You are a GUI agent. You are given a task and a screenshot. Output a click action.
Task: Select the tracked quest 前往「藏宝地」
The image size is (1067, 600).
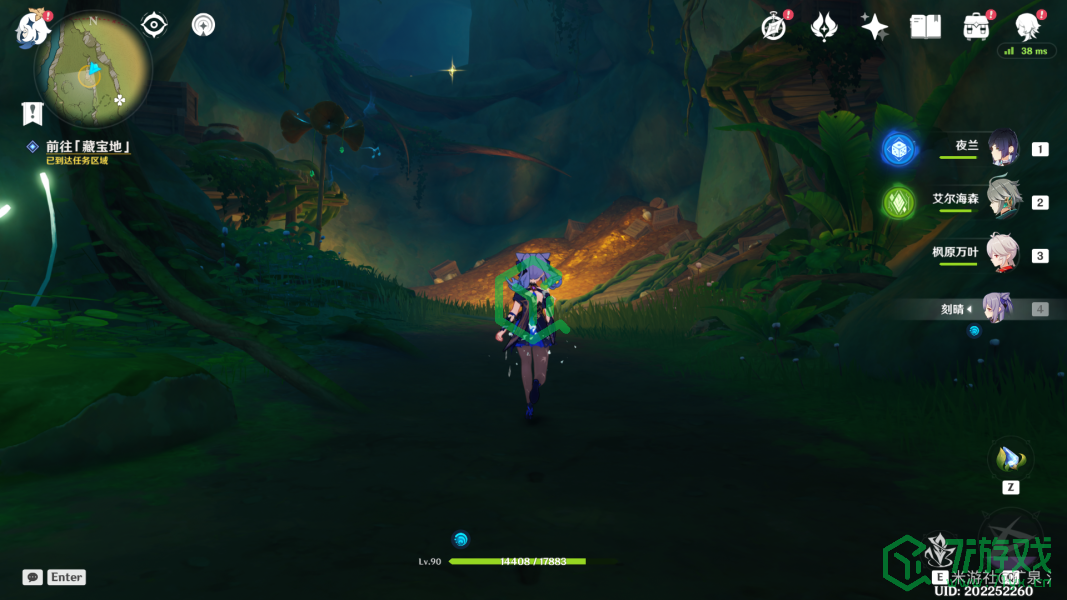coord(88,147)
